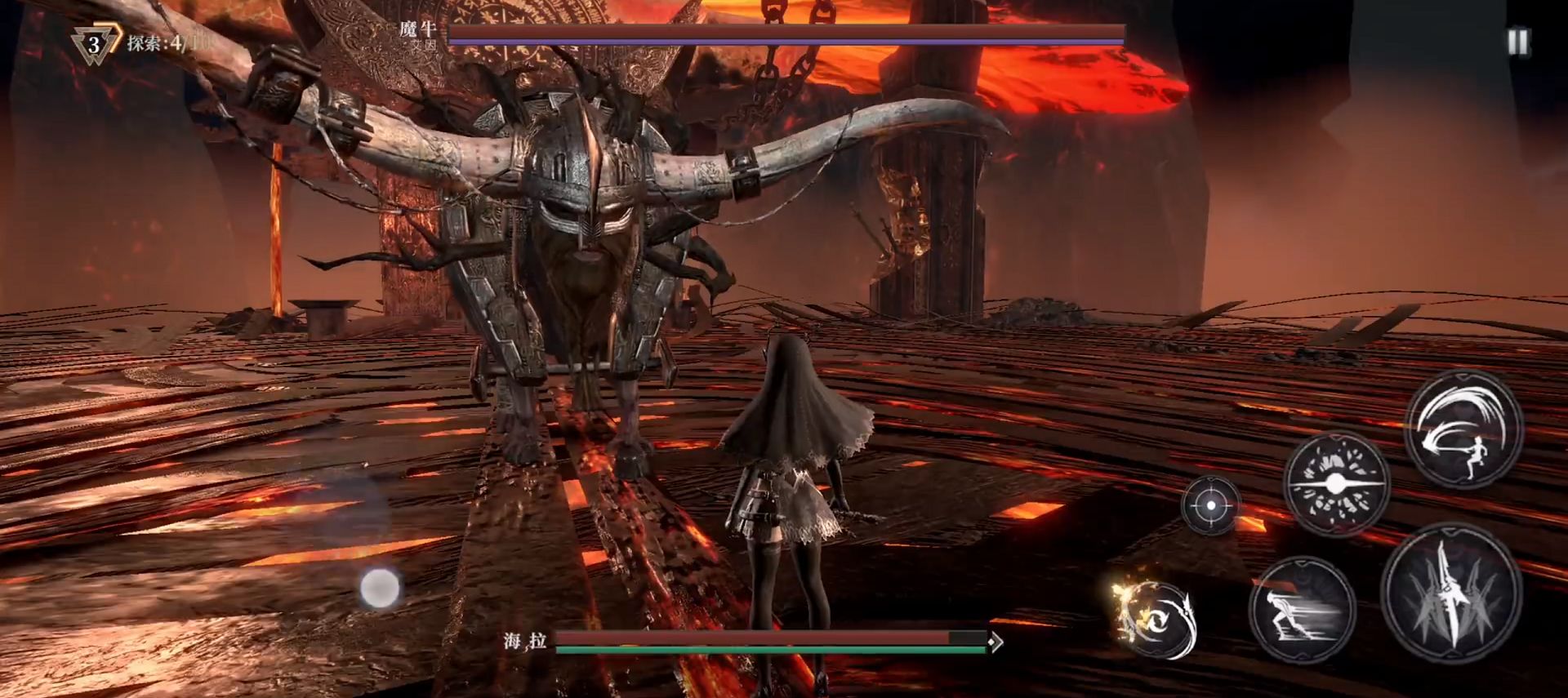Viewport: 1568px width, 698px height.
Task: Open the level 3 exploration badge
Action: point(95,44)
